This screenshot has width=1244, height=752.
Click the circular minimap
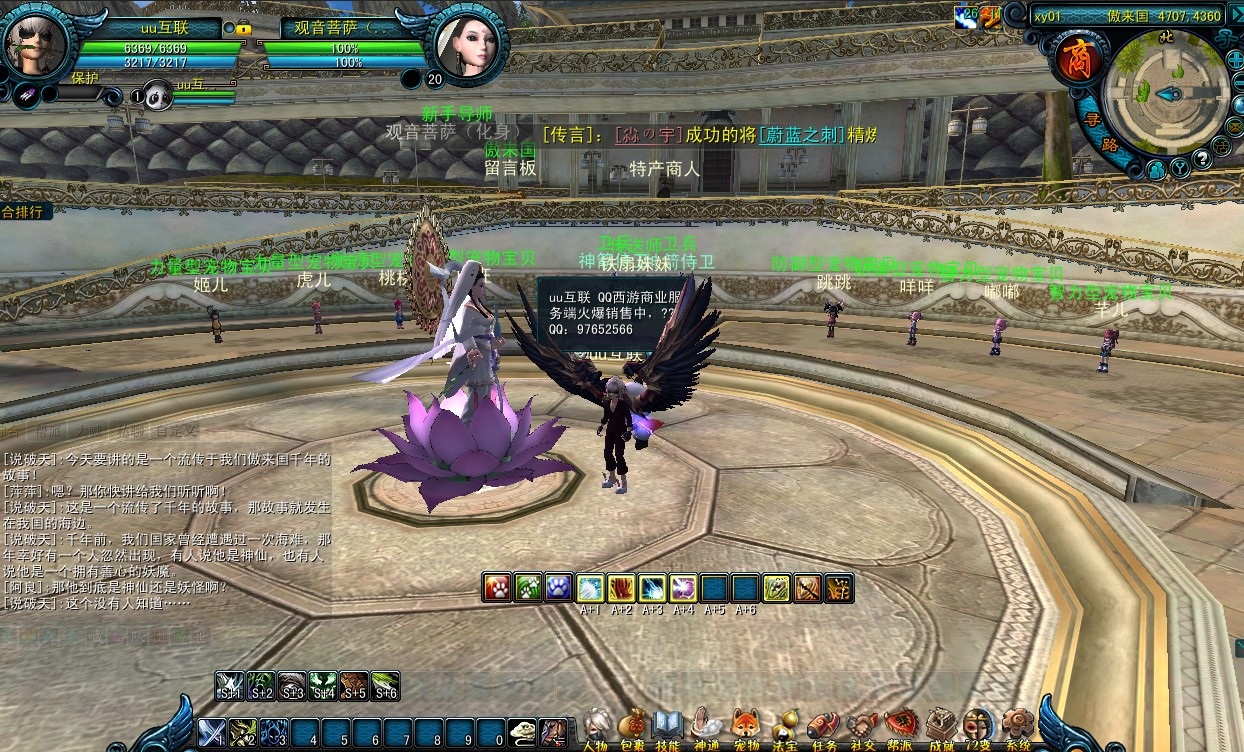tap(1165, 93)
